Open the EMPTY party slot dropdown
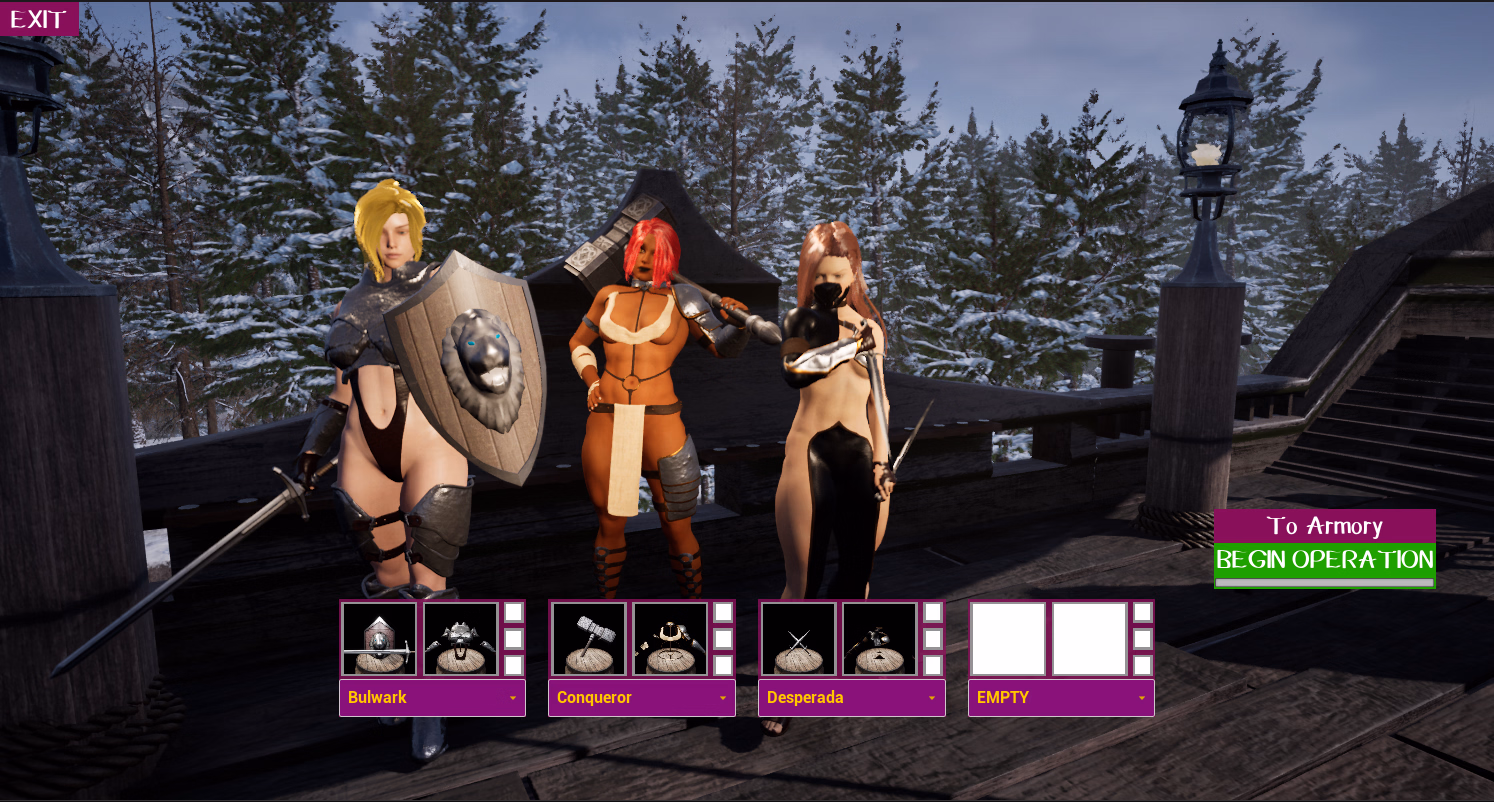 click(1061, 698)
